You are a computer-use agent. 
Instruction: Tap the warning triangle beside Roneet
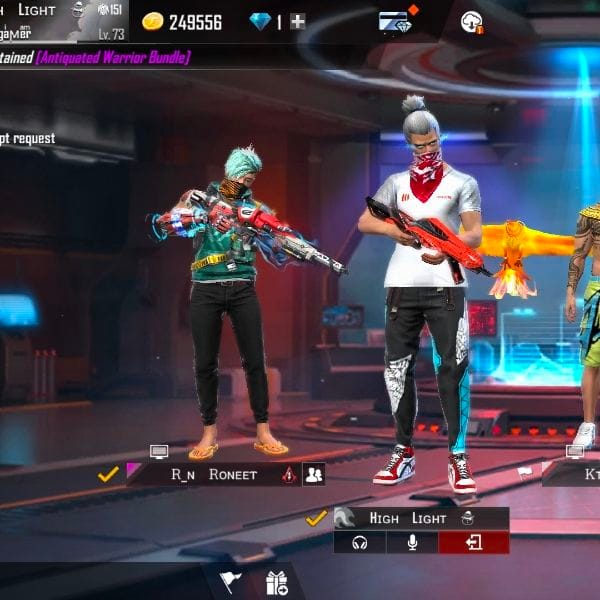(289, 475)
